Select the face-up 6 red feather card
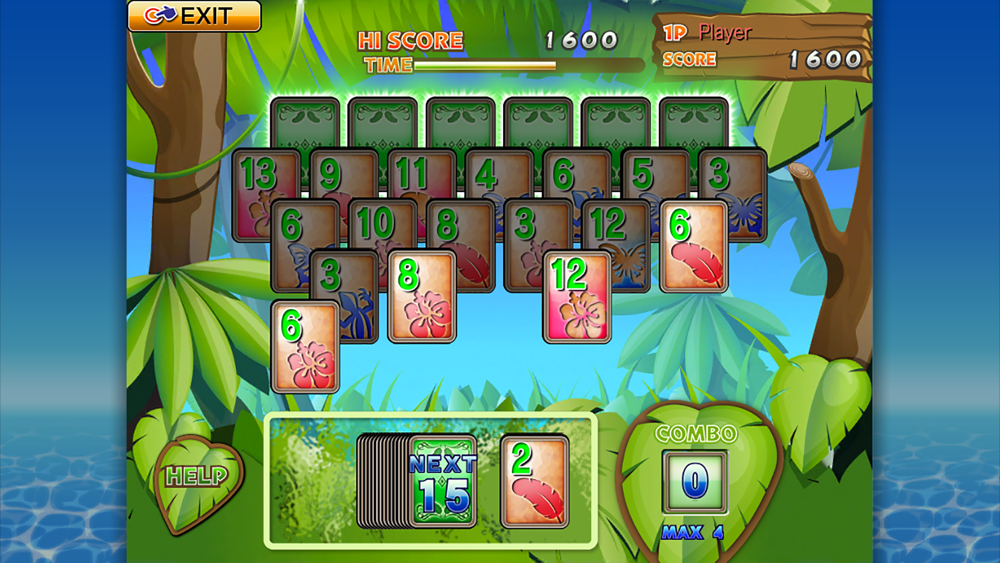This screenshot has height=563, width=1000. pyautogui.click(x=694, y=246)
